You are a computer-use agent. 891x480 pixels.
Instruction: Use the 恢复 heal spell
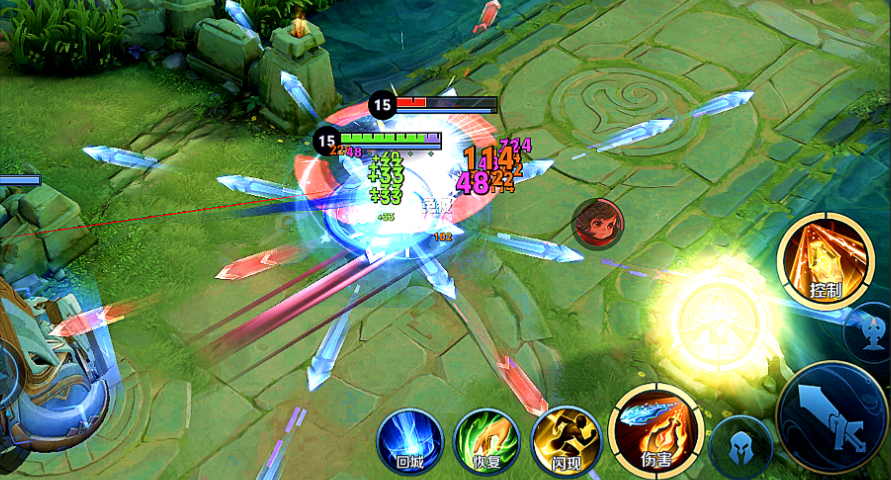[486, 440]
